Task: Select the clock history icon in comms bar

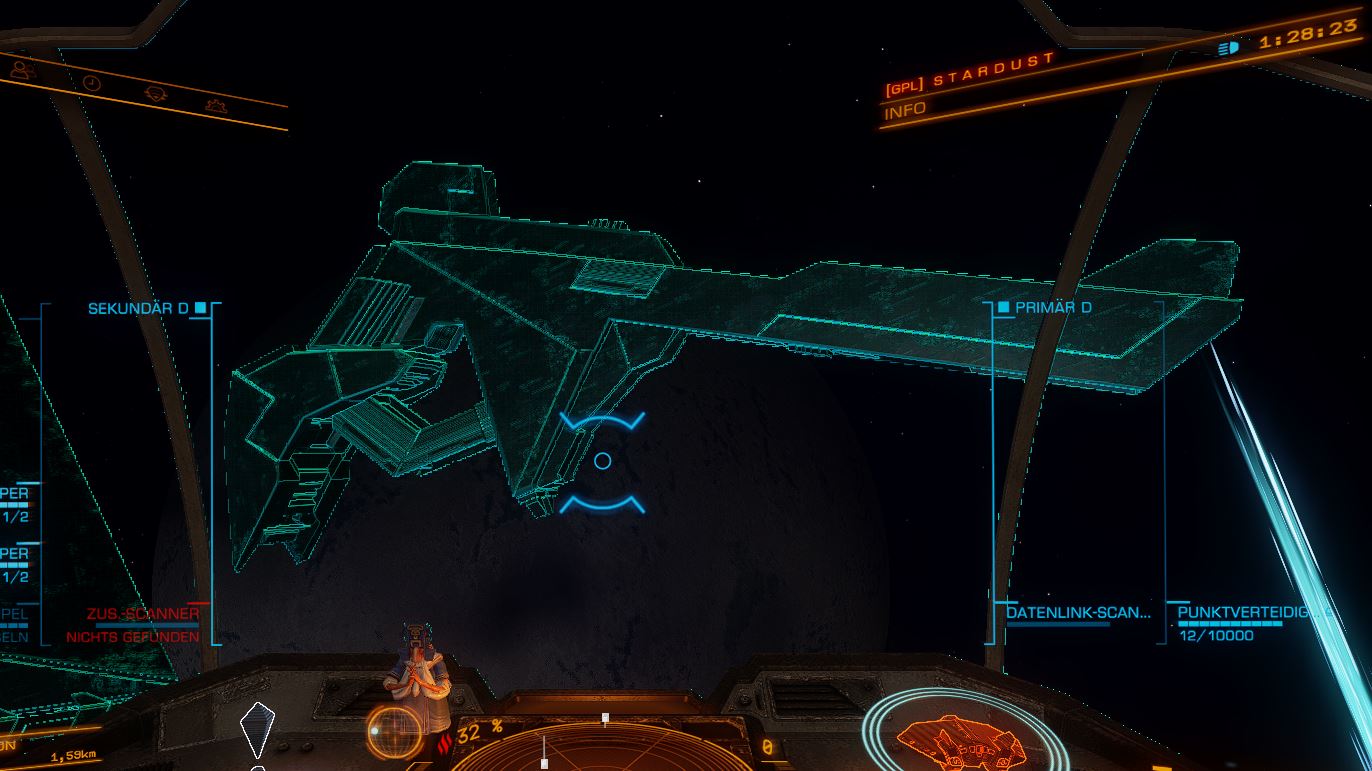Action: [x=92, y=83]
